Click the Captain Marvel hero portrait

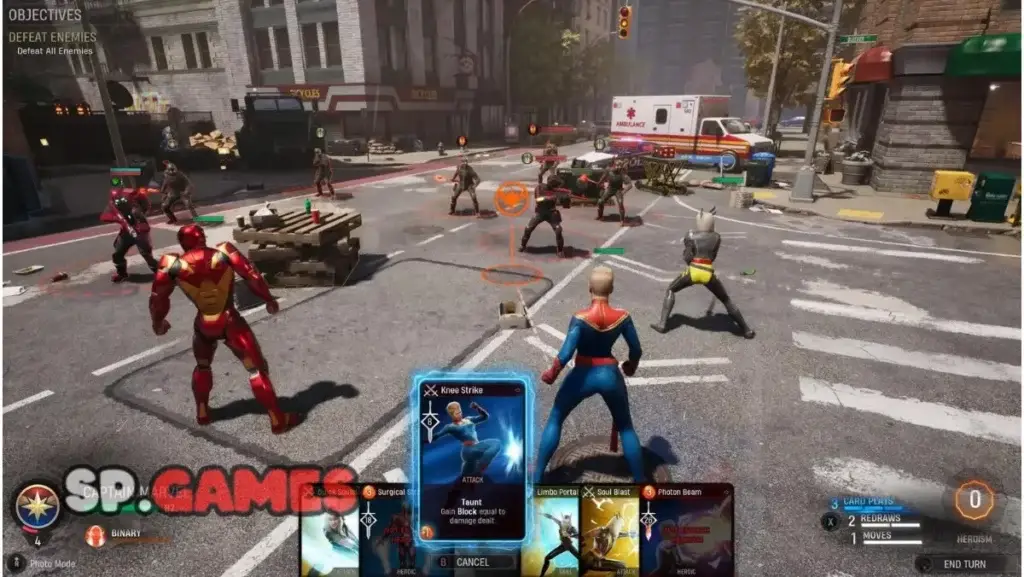(x=37, y=505)
